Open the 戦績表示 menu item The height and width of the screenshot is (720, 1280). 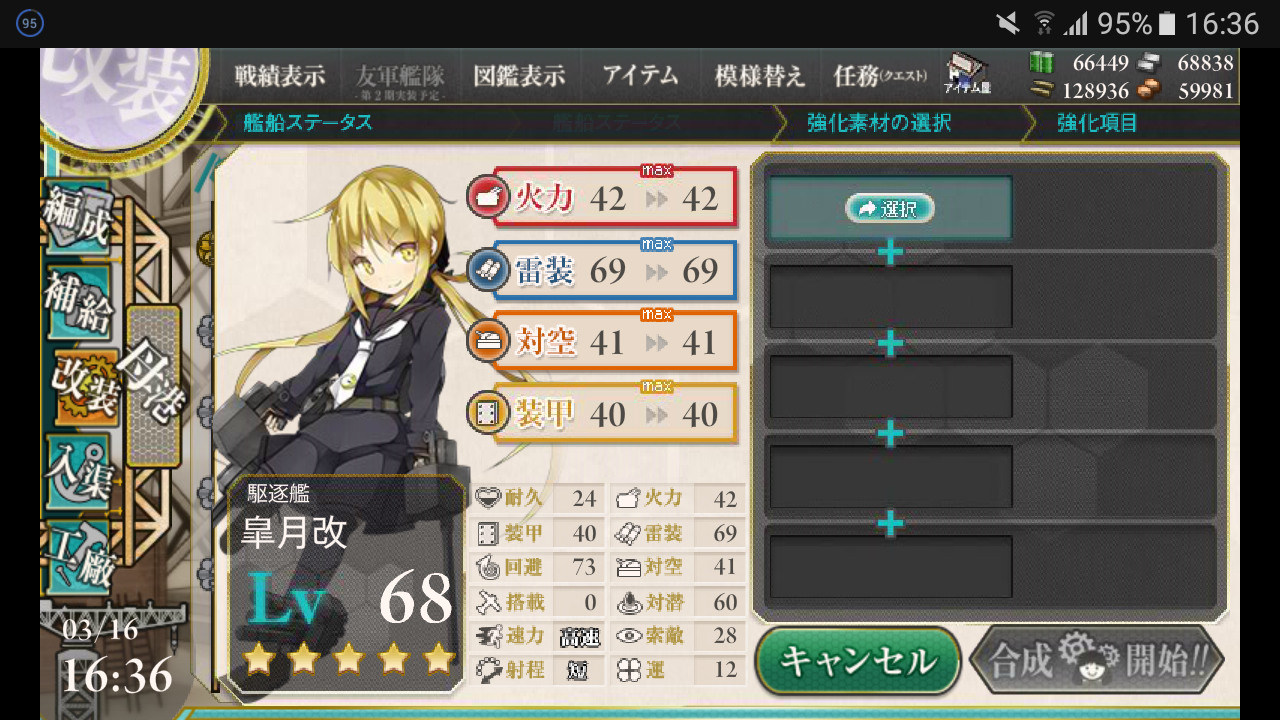coord(280,75)
